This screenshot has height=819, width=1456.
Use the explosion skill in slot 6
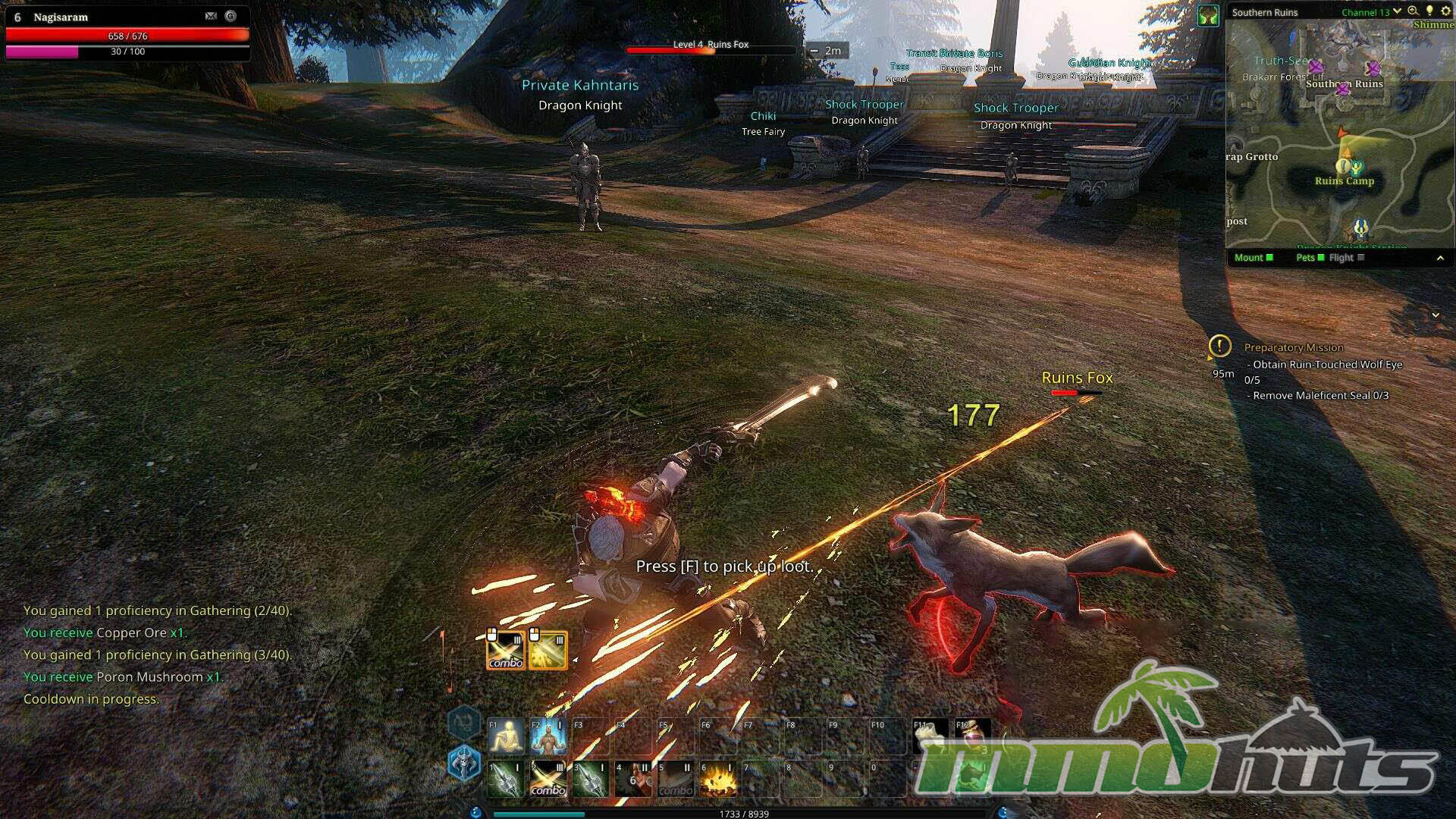tap(717, 780)
